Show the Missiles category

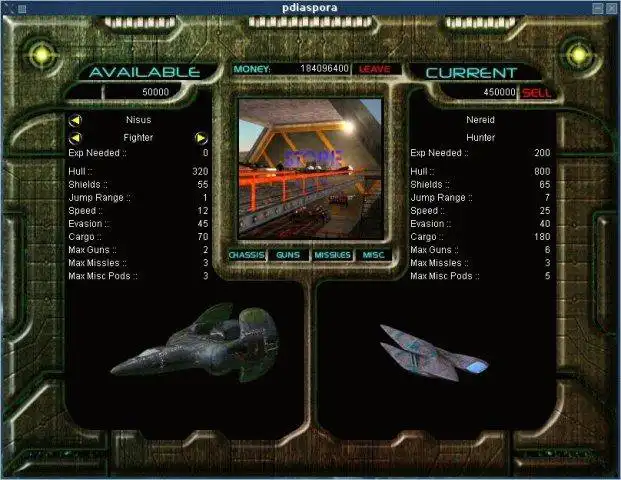coord(332,255)
